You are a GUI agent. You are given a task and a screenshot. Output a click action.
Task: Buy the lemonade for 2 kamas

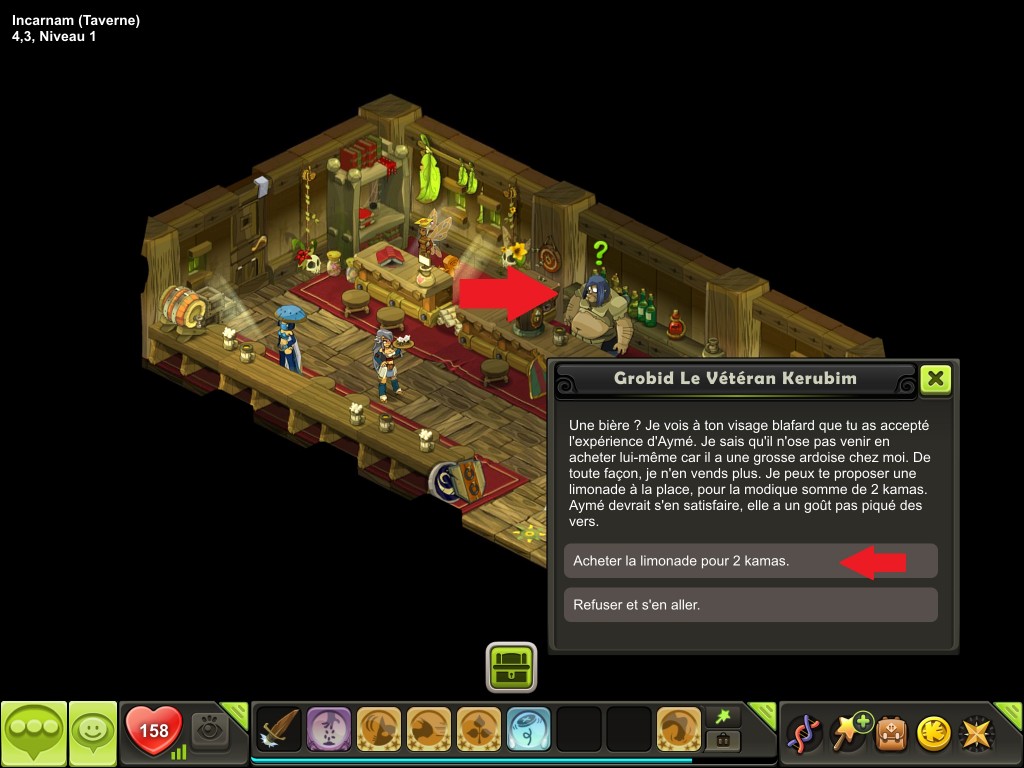[x=750, y=561]
